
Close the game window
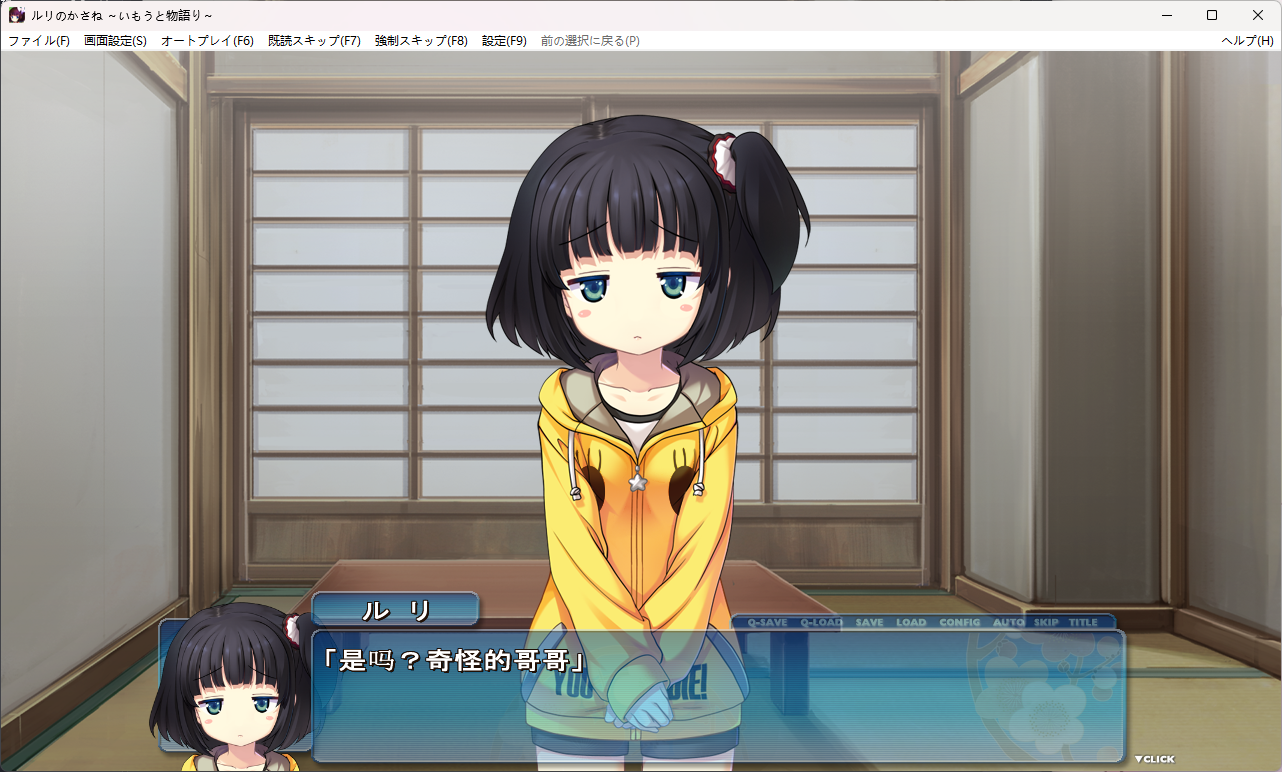tap(1258, 15)
